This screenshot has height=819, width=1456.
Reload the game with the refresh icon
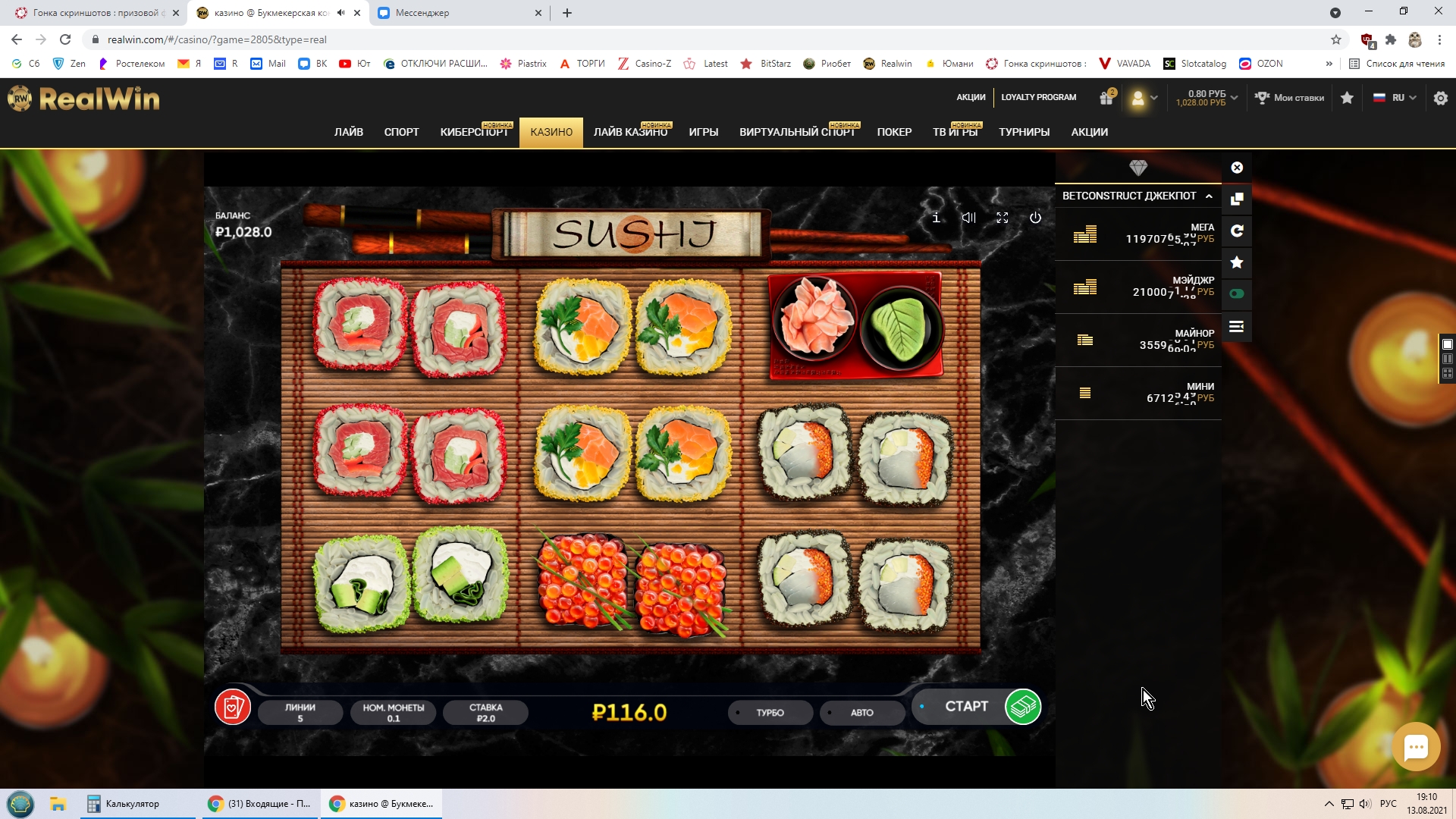click(x=1237, y=231)
